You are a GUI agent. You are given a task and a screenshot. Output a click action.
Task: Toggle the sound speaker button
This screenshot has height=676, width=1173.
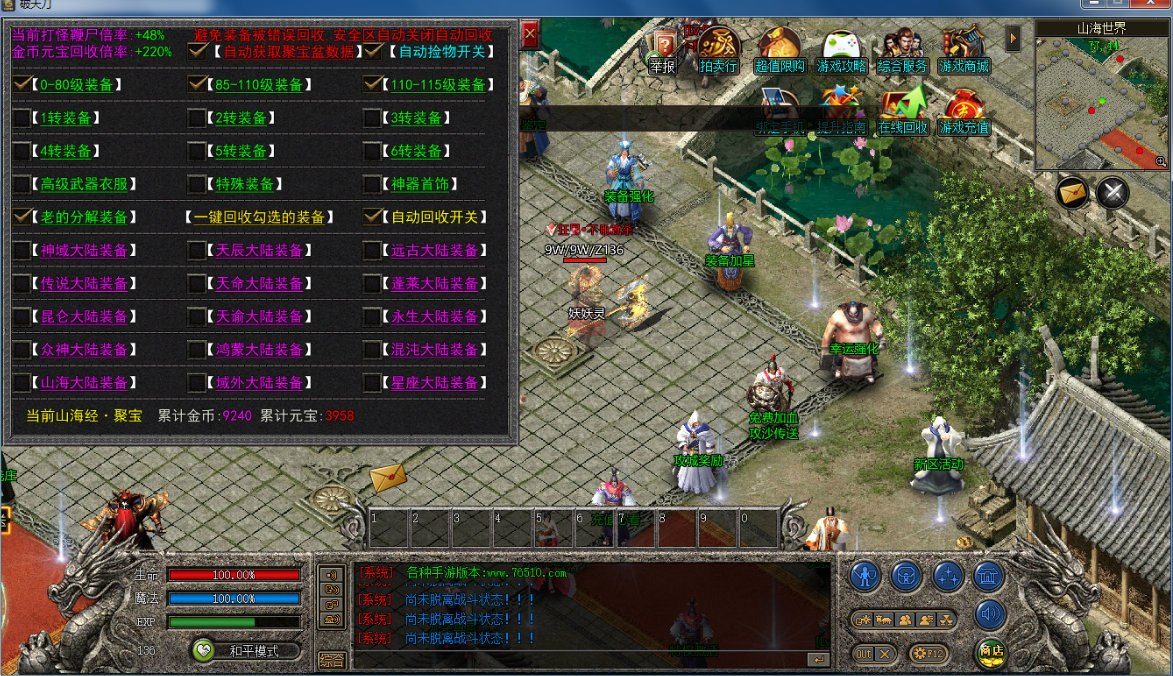click(990, 614)
